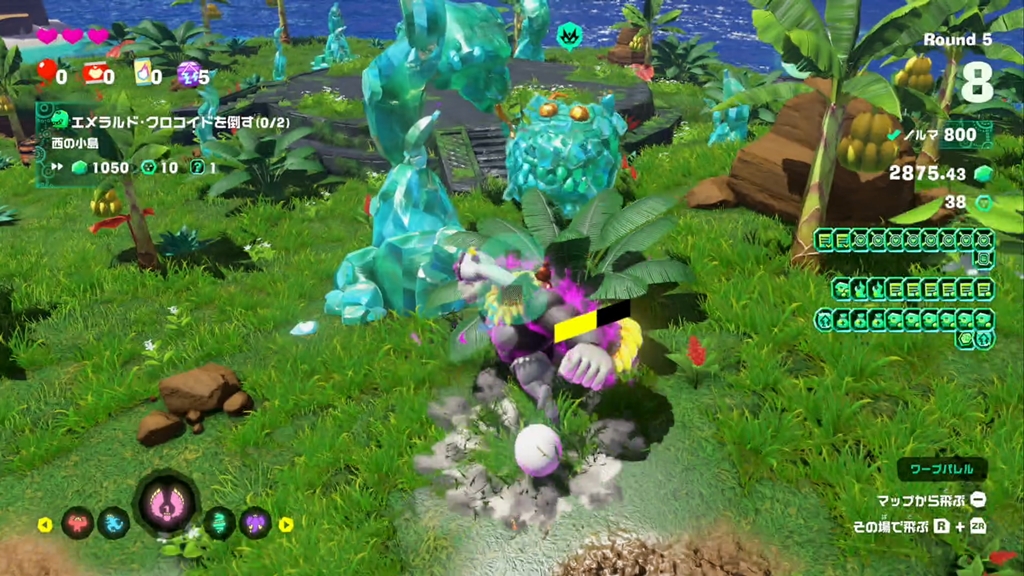
Task: Choose the blue transformation icon
Action: click(113, 522)
